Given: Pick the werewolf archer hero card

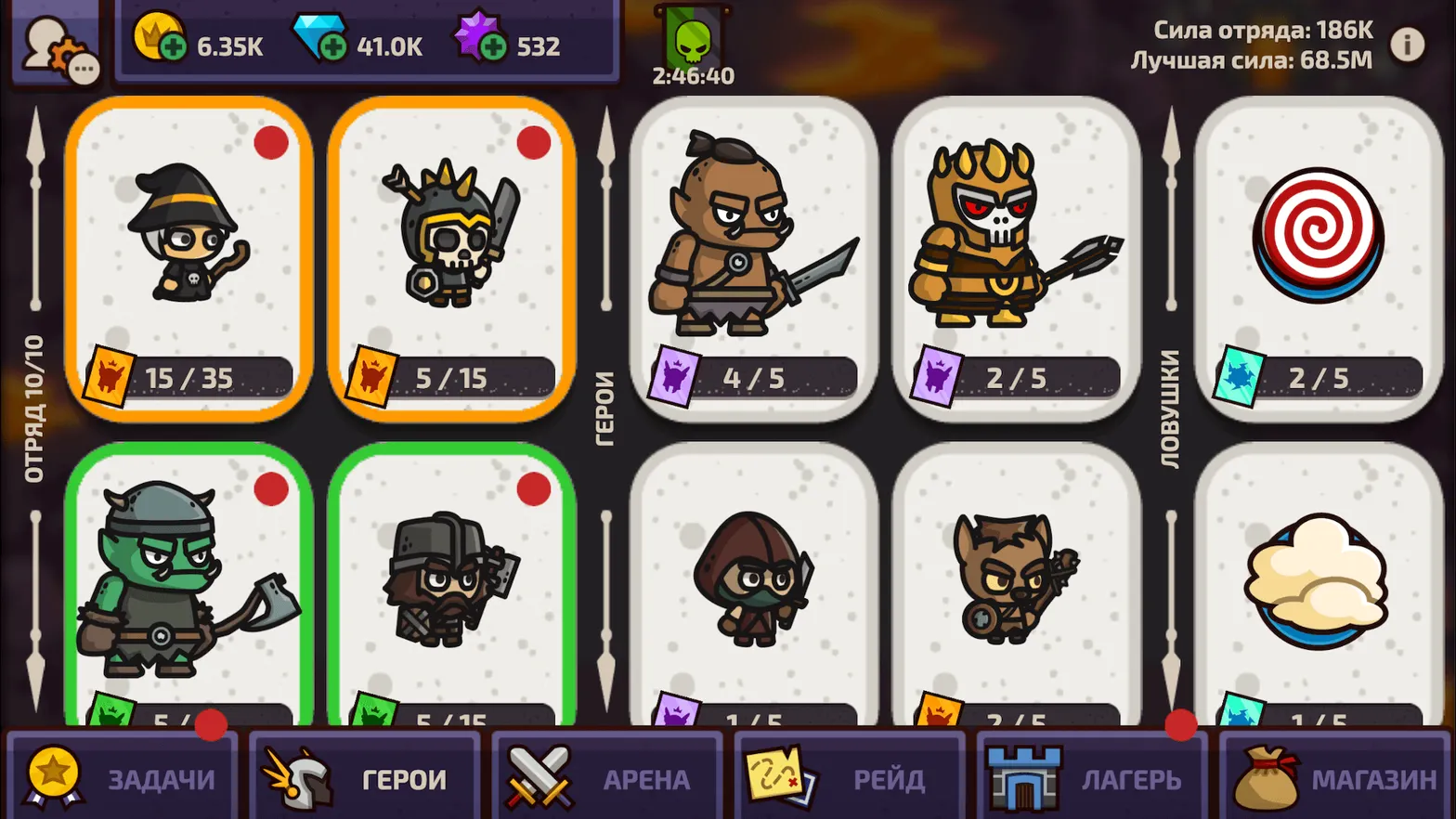Looking at the screenshot, I should 1017,585.
